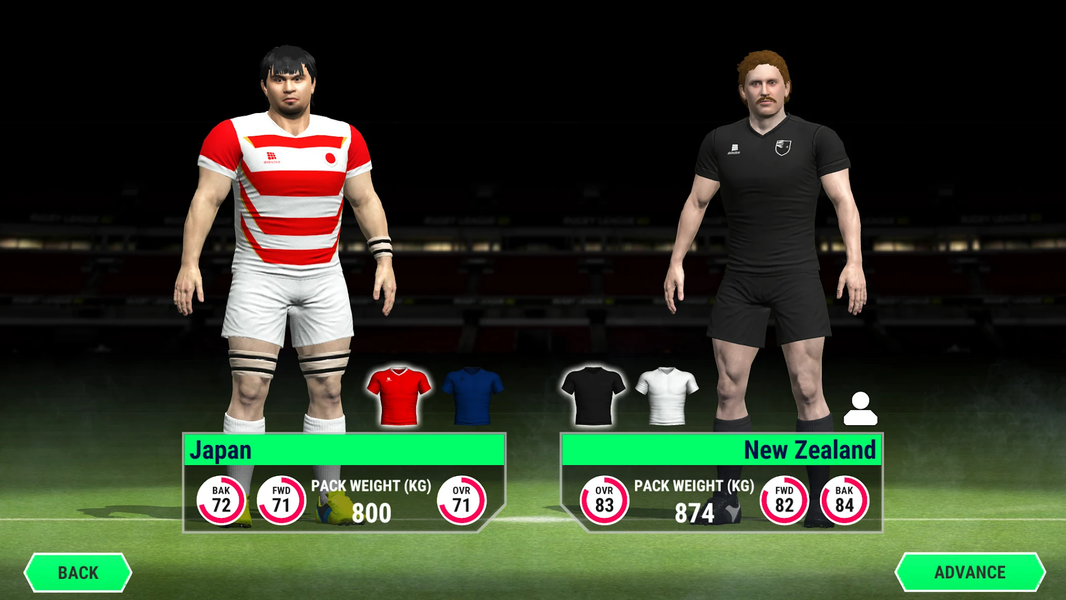Viewport: 1066px width, 600px height.
Task: Select Japan's red jersey kit
Action: coord(399,395)
